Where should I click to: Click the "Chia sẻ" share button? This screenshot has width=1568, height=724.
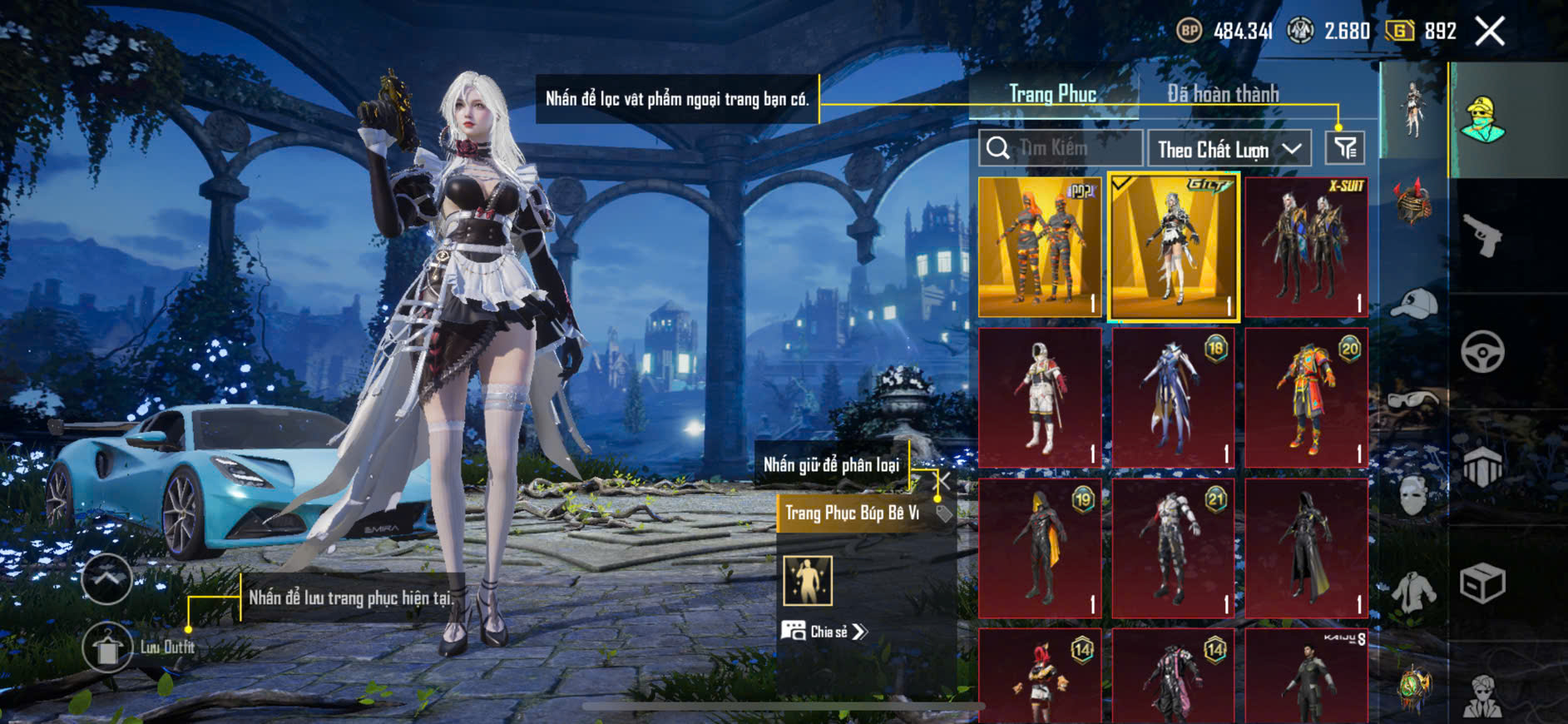[824, 632]
